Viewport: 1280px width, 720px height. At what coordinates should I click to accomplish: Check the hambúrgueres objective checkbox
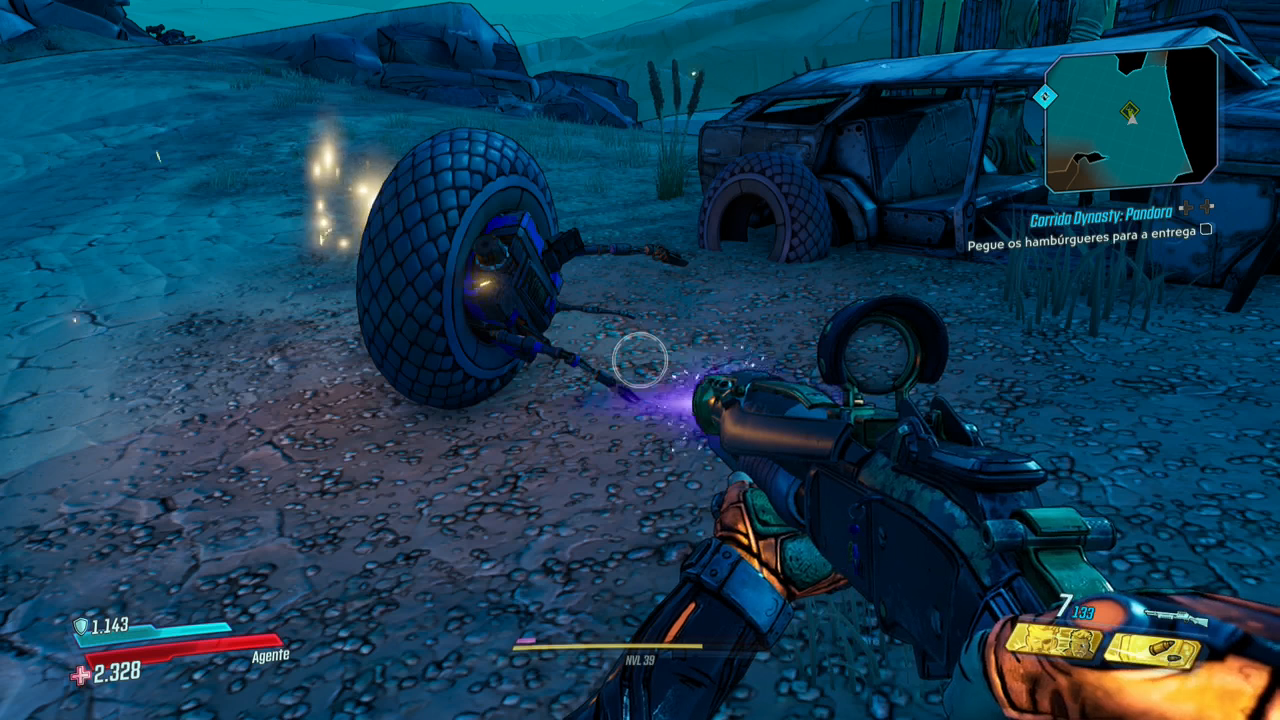(1206, 230)
